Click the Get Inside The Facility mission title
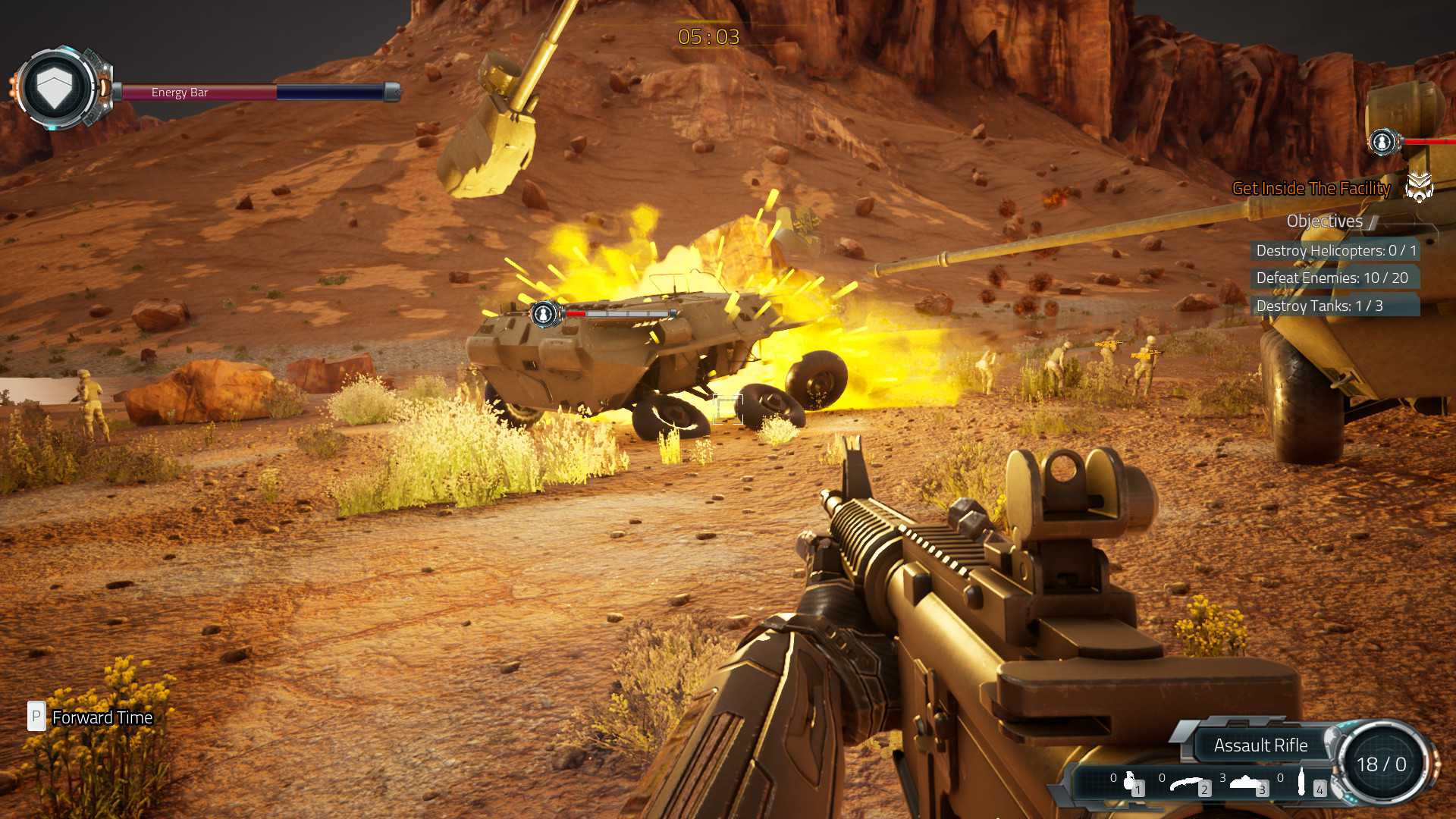 coord(1311,189)
